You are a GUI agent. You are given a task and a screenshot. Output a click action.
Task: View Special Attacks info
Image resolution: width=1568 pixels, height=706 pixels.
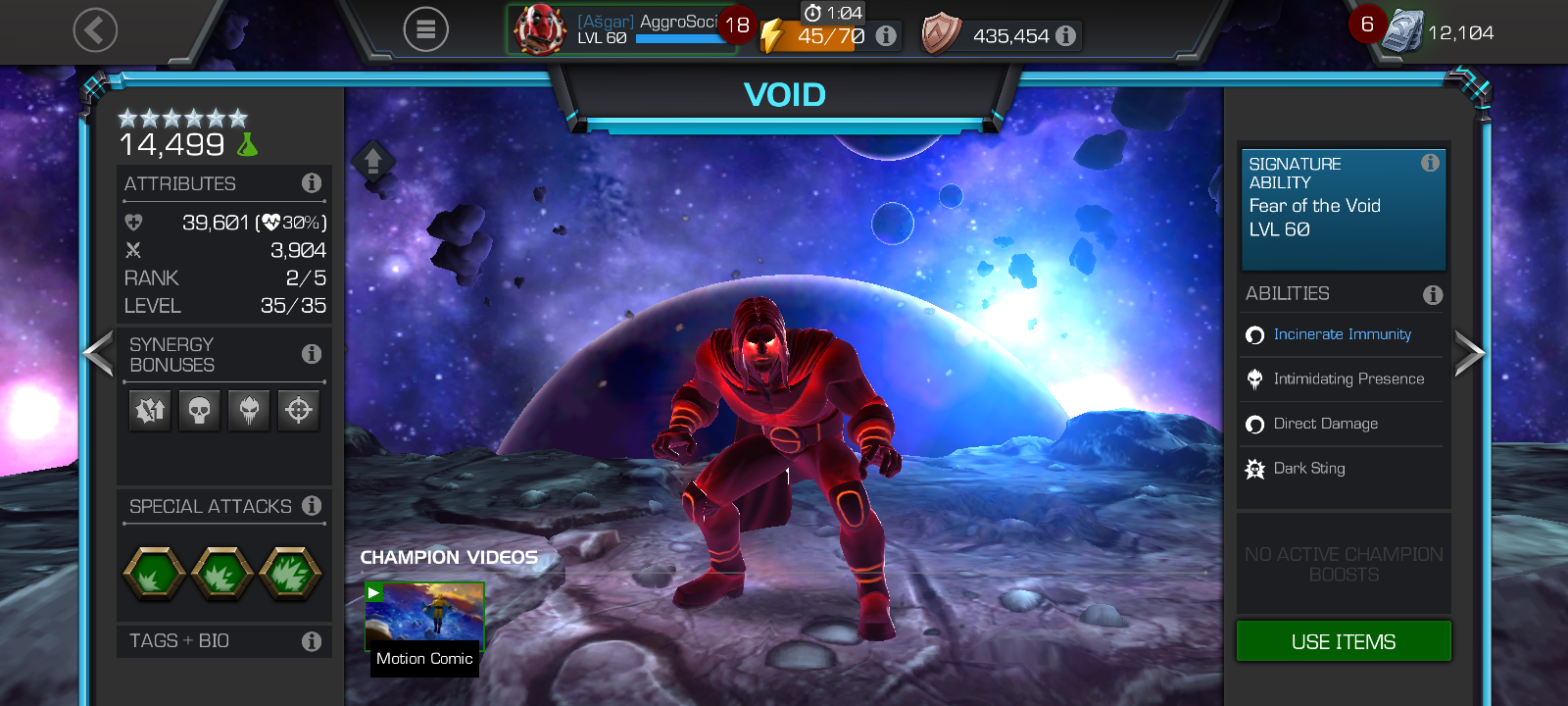pos(312,506)
